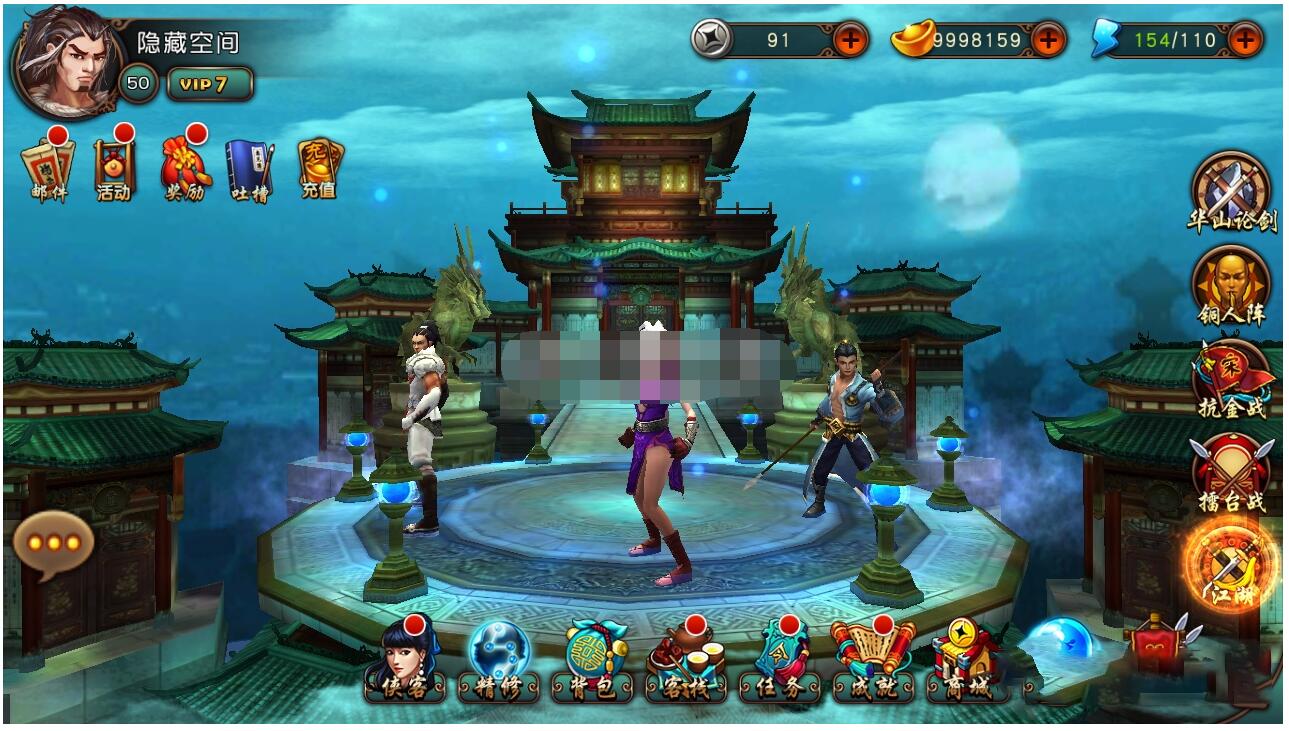Open the 侠客 heroes menu

(404, 662)
